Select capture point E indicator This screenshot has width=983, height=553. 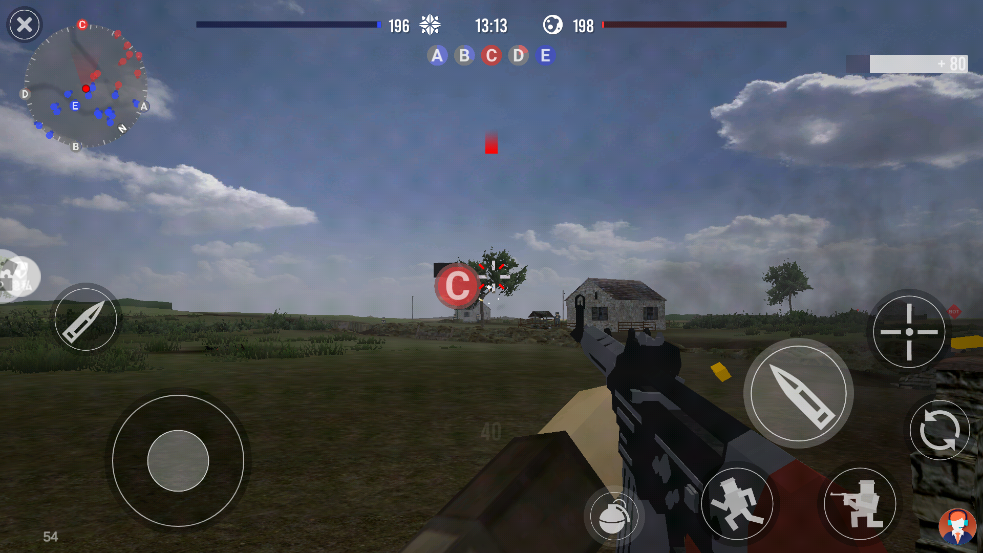545,56
